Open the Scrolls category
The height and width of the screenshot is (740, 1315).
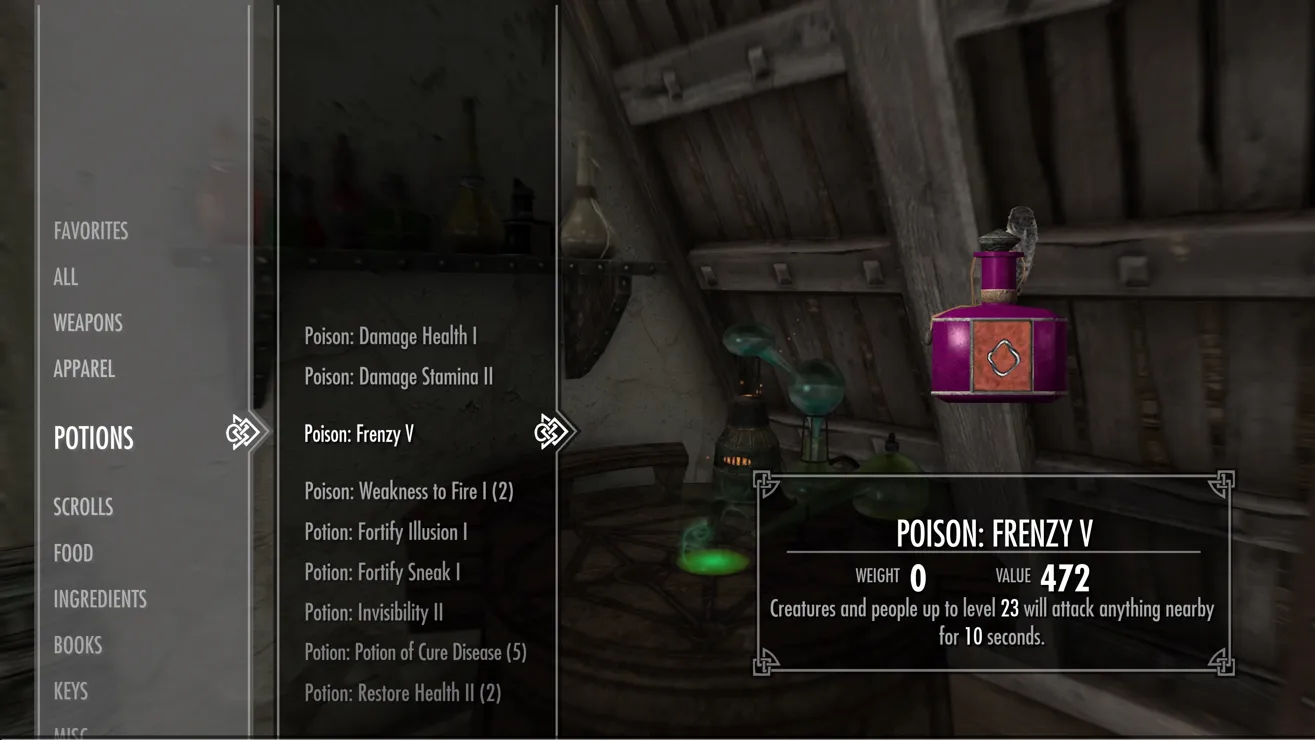tap(83, 507)
